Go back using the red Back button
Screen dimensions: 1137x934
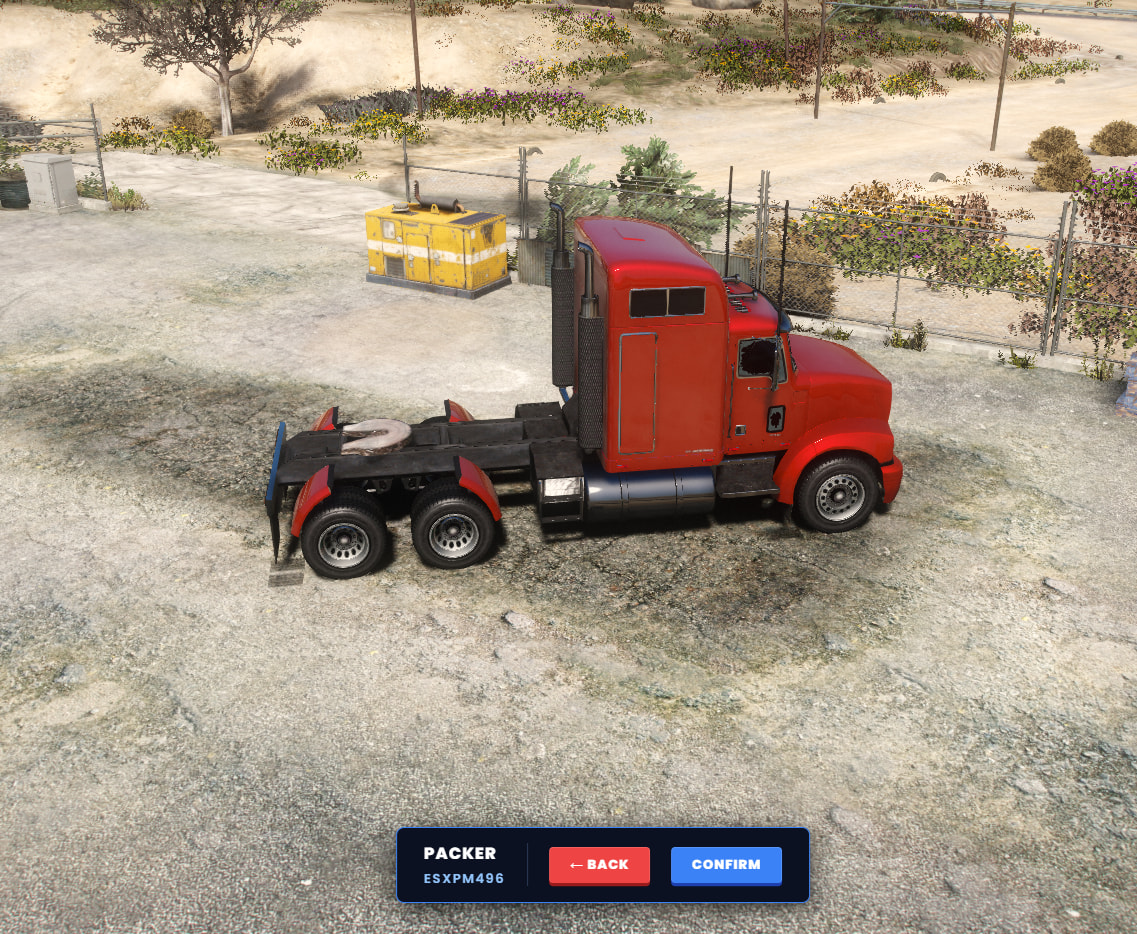(x=599, y=865)
